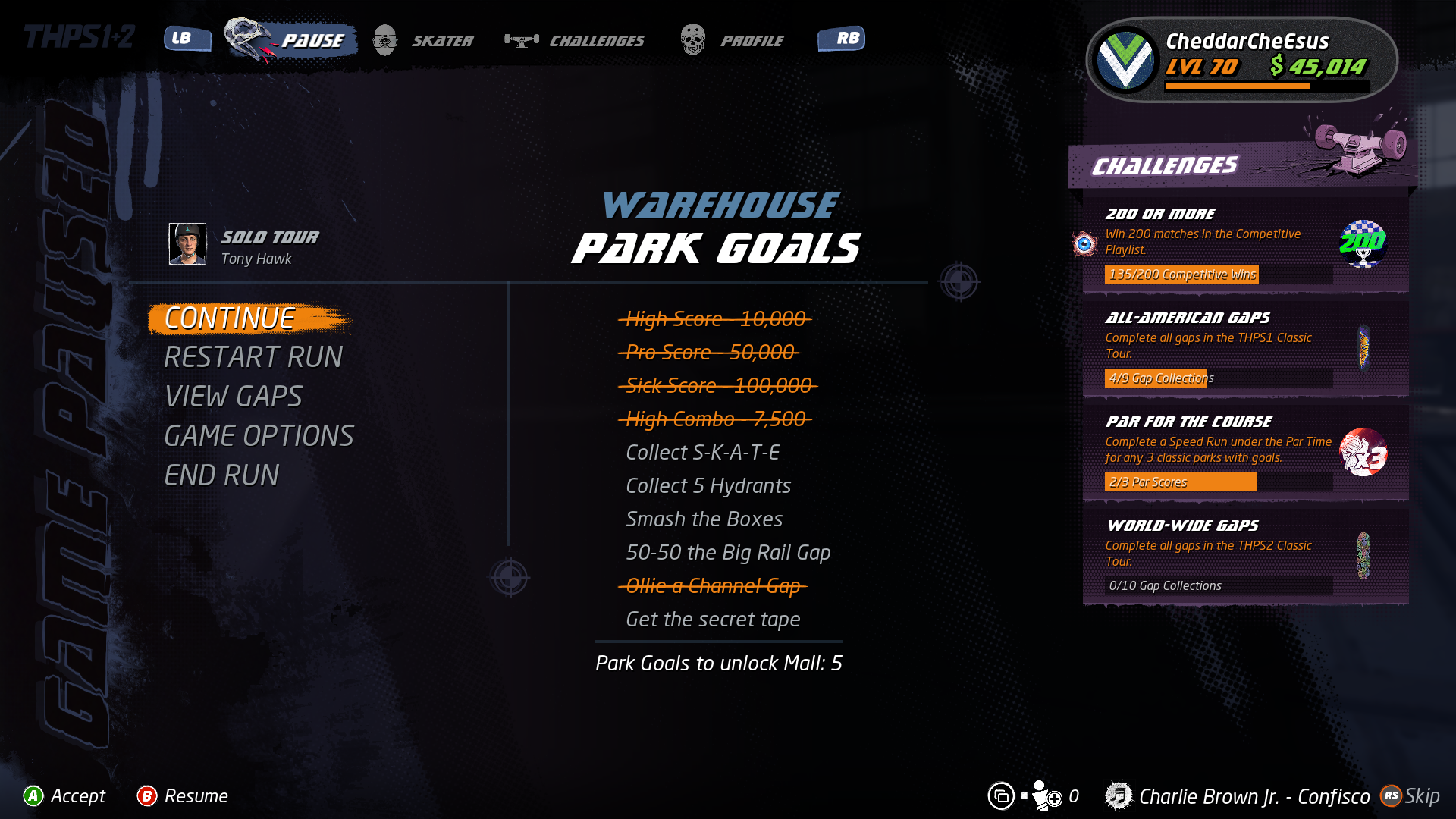Open Game Options
This screenshot has width=1456, height=819.
pyautogui.click(x=259, y=436)
